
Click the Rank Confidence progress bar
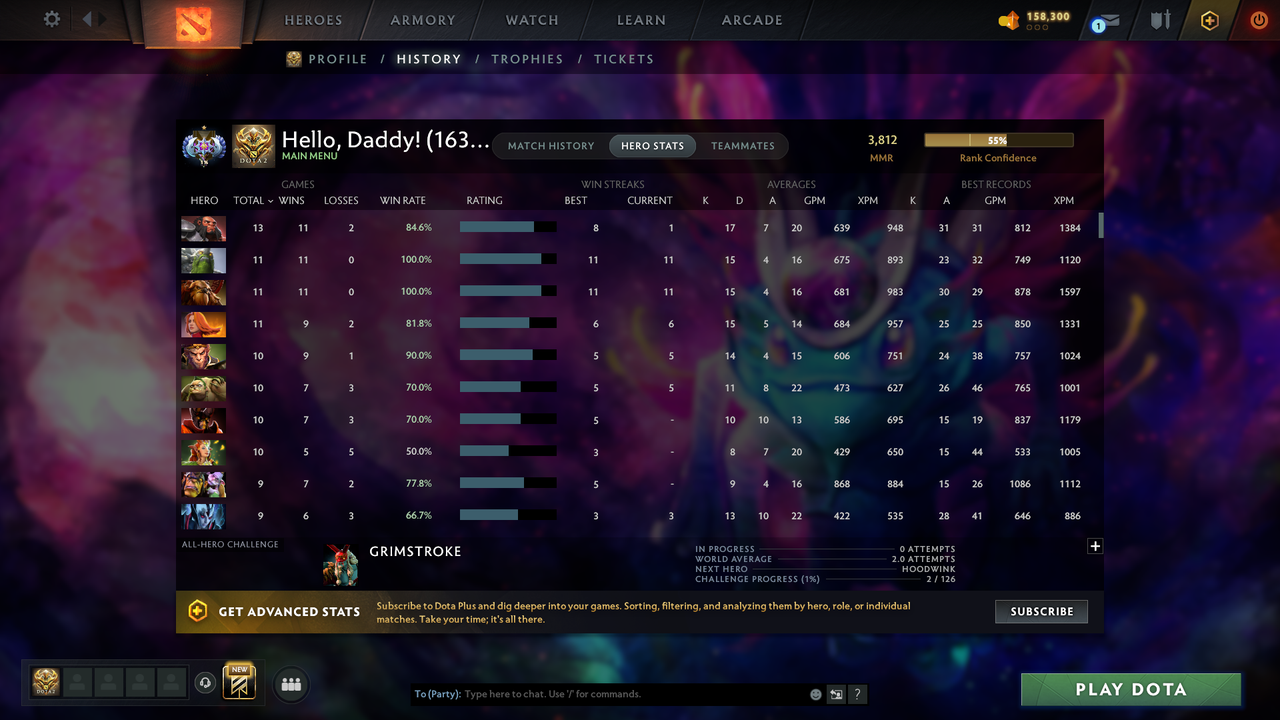click(x=998, y=139)
